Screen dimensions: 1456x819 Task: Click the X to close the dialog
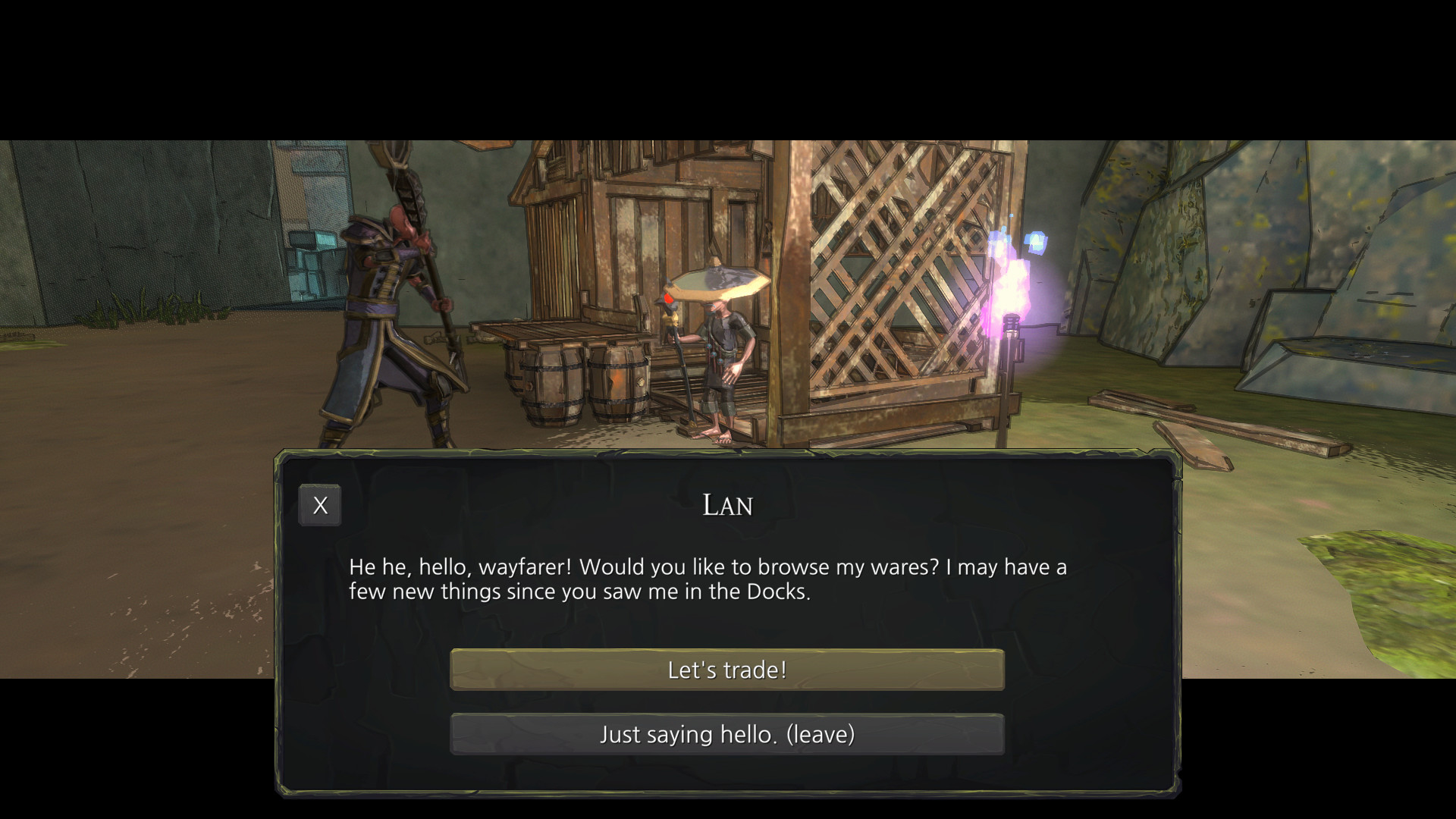pos(319,504)
